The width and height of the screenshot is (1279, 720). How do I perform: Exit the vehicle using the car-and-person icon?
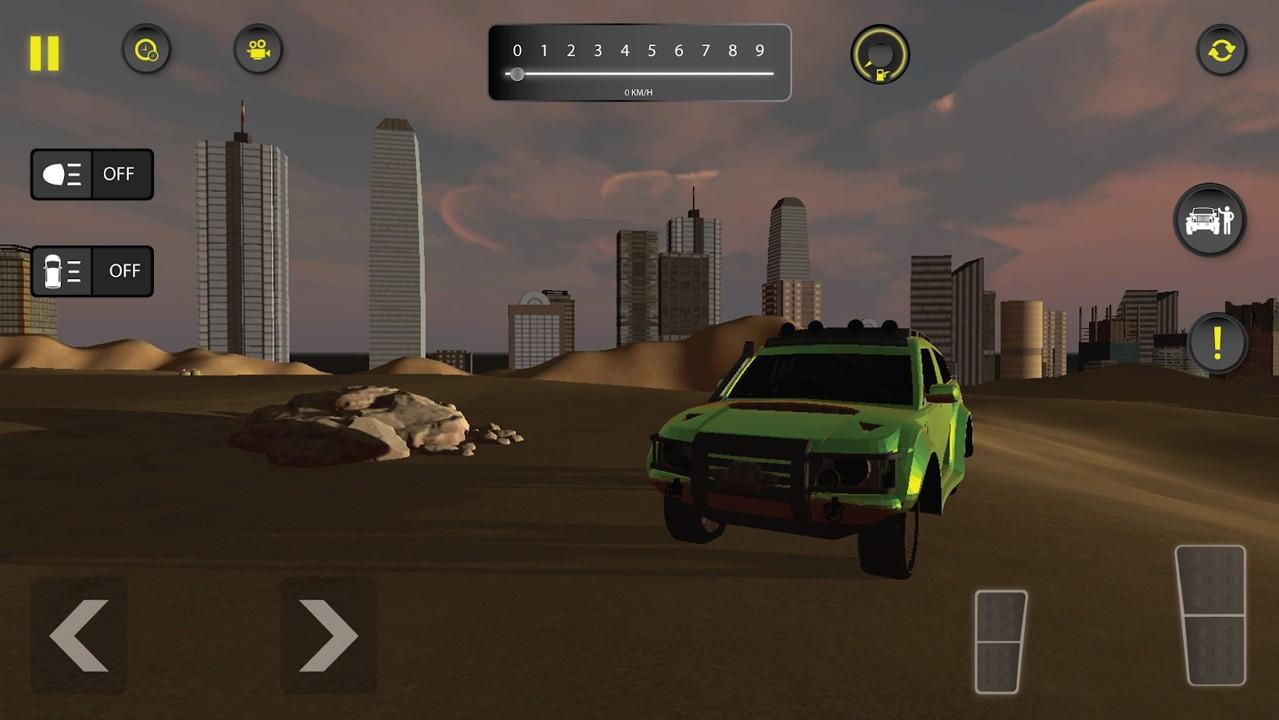[x=1210, y=219]
